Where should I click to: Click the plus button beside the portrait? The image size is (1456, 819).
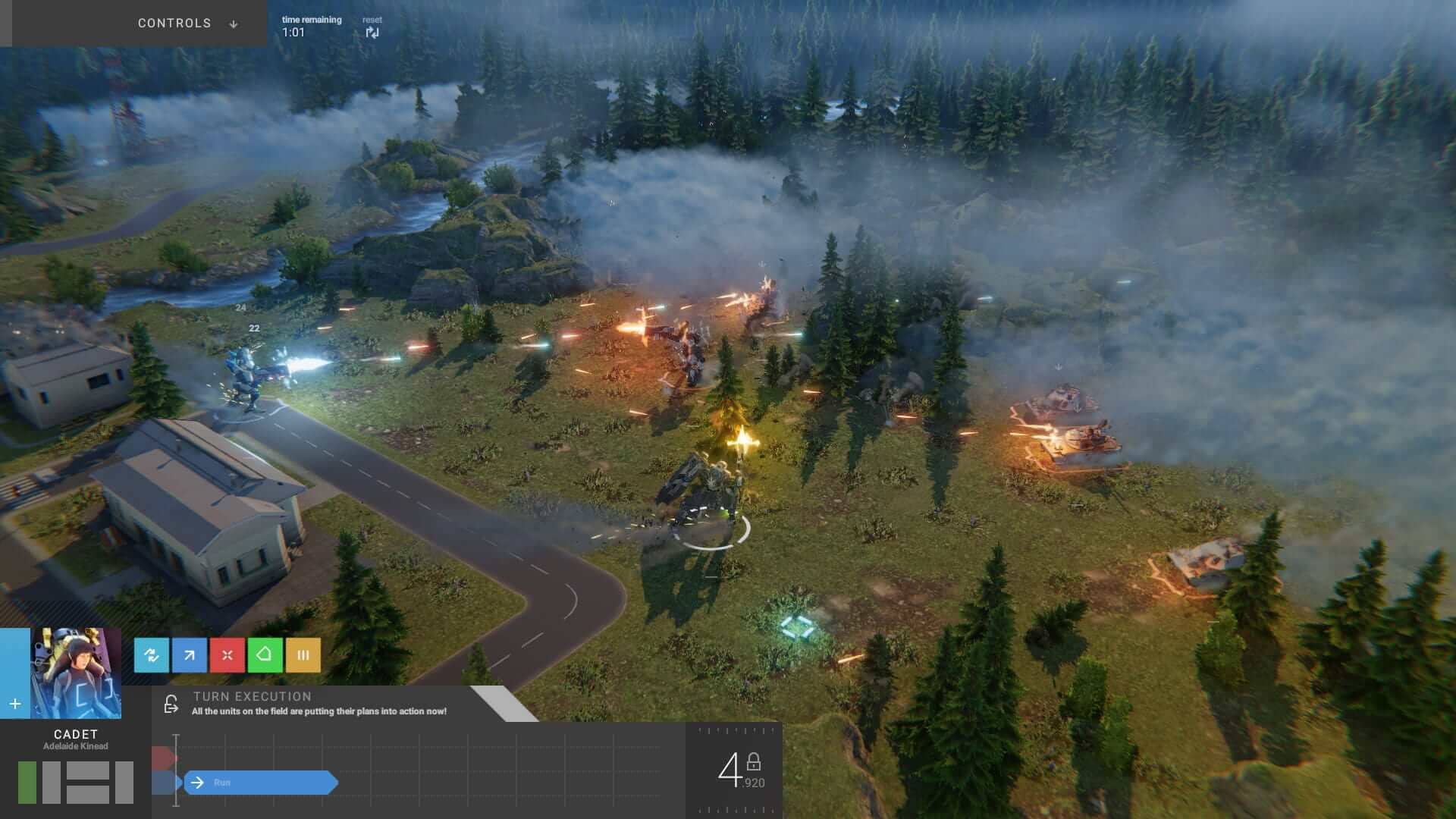(14, 704)
